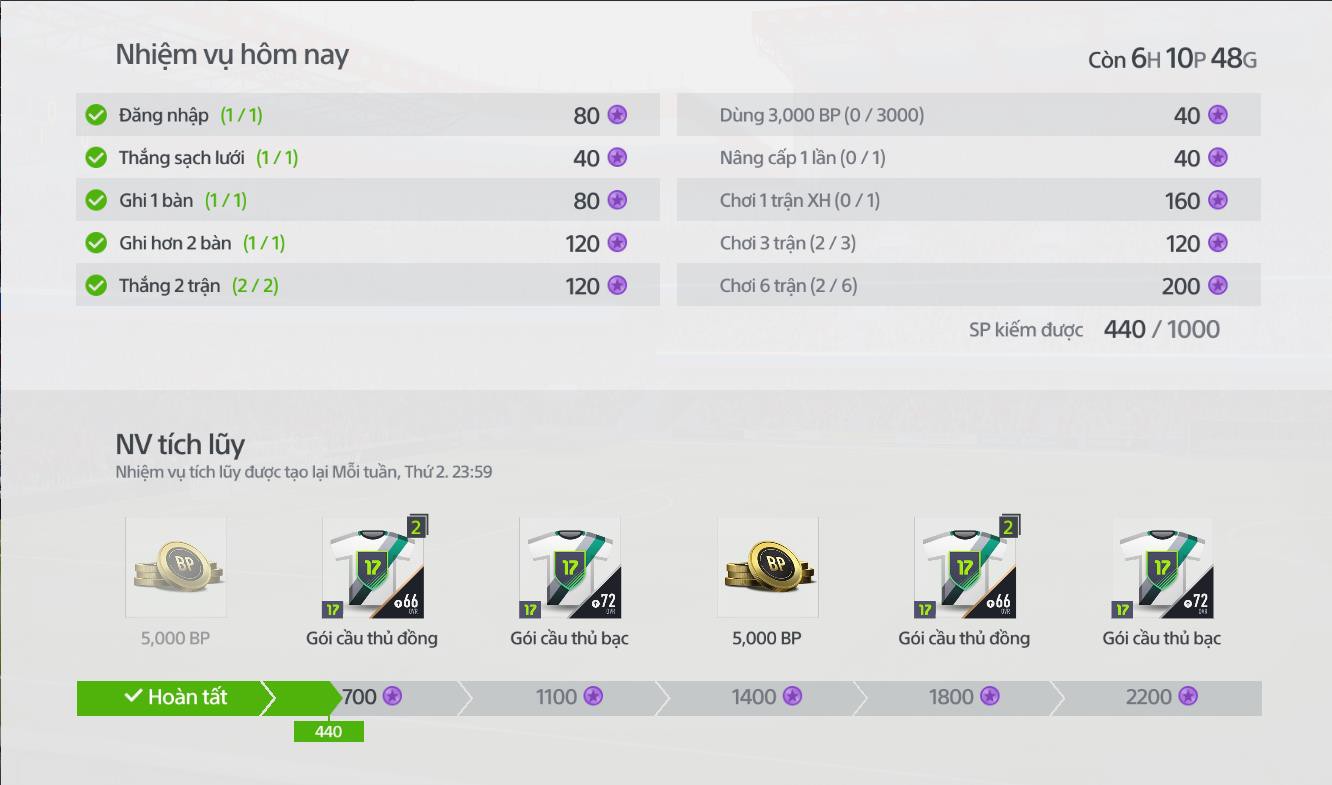Click the Ghi 1 bàn mission row

point(367,201)
